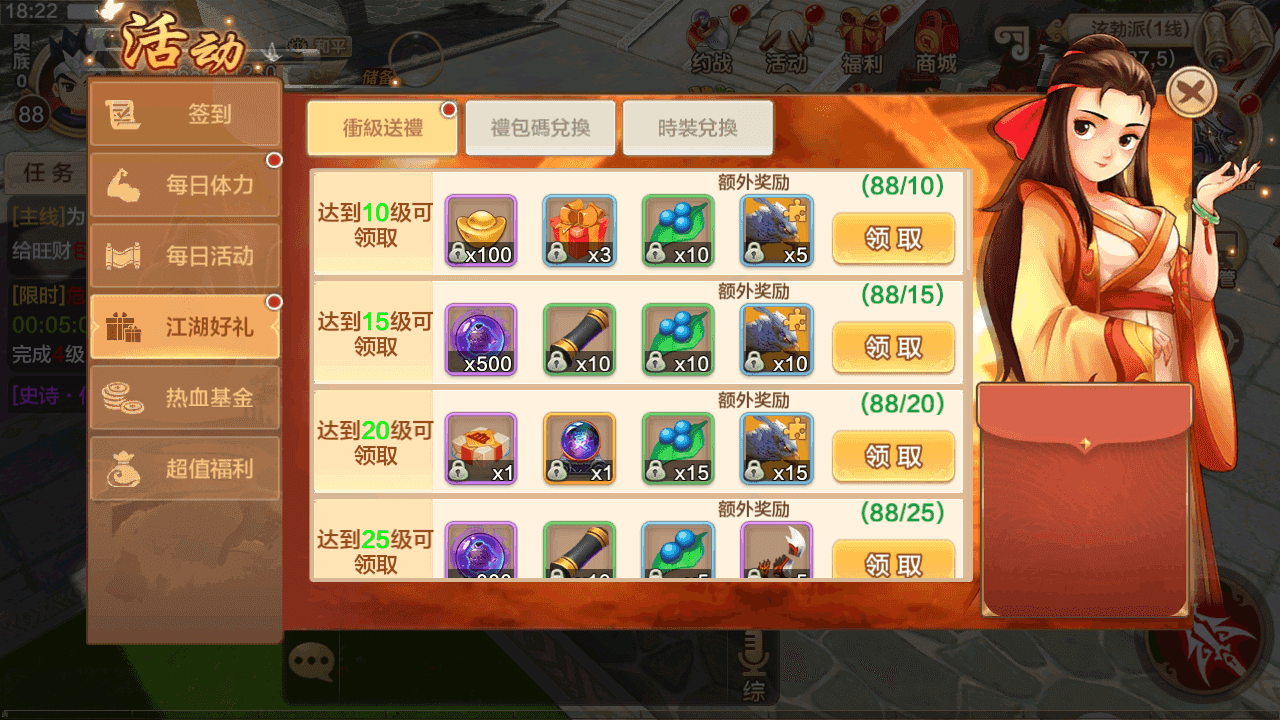The height and width of the screenshot is (720, 1280).
Task: Click the horn item x10 in level 15 row
Action: click(579, 339)
